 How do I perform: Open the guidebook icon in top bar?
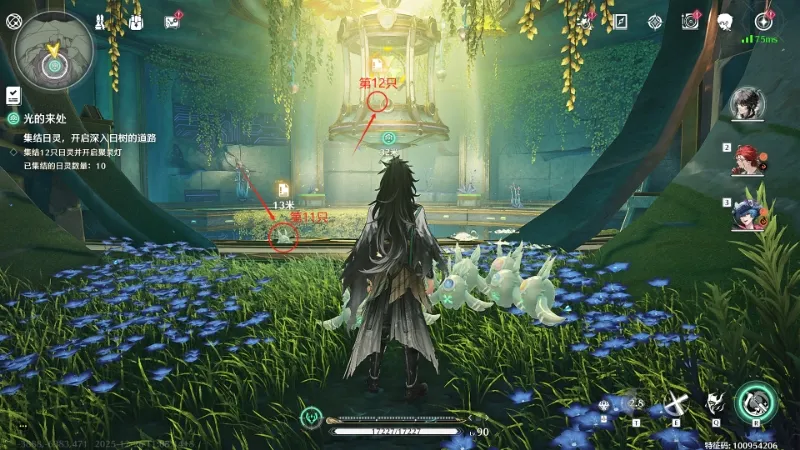tap(621, 21)
